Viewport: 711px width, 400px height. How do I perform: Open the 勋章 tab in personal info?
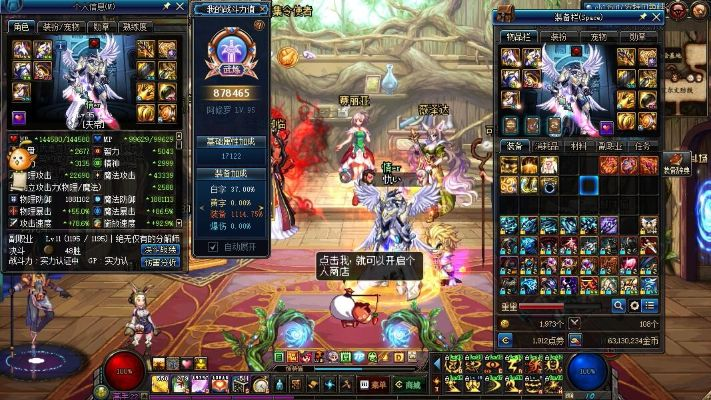[100, 27]
